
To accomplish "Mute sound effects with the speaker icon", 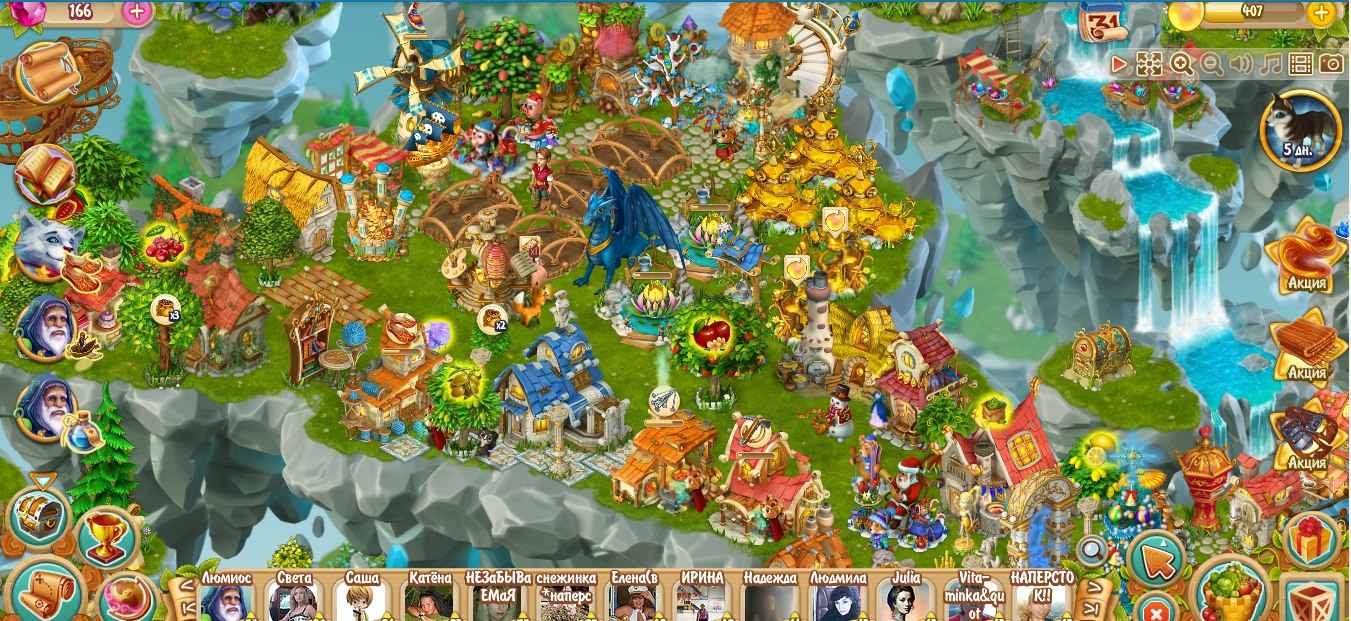I will click(1241, 65).
